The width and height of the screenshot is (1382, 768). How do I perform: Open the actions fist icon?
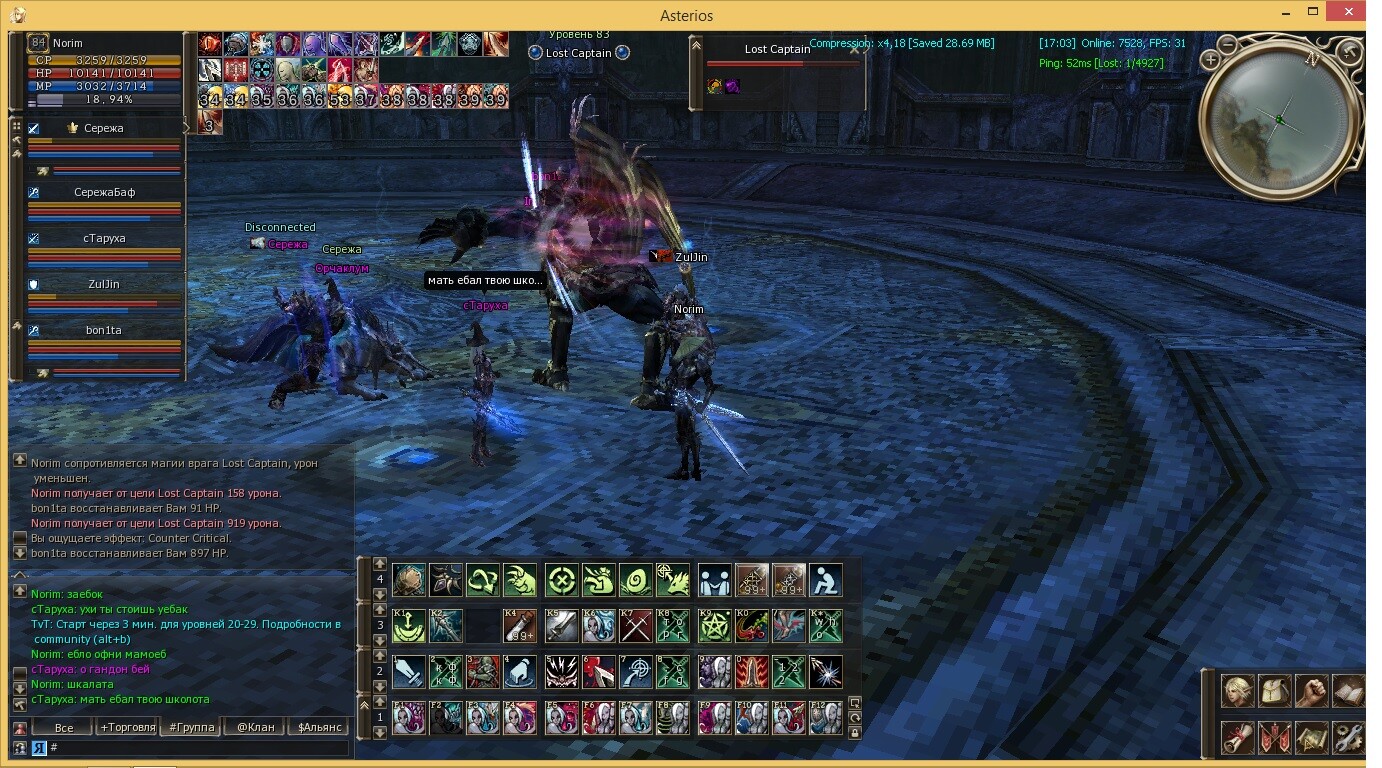pos(1311,691)
